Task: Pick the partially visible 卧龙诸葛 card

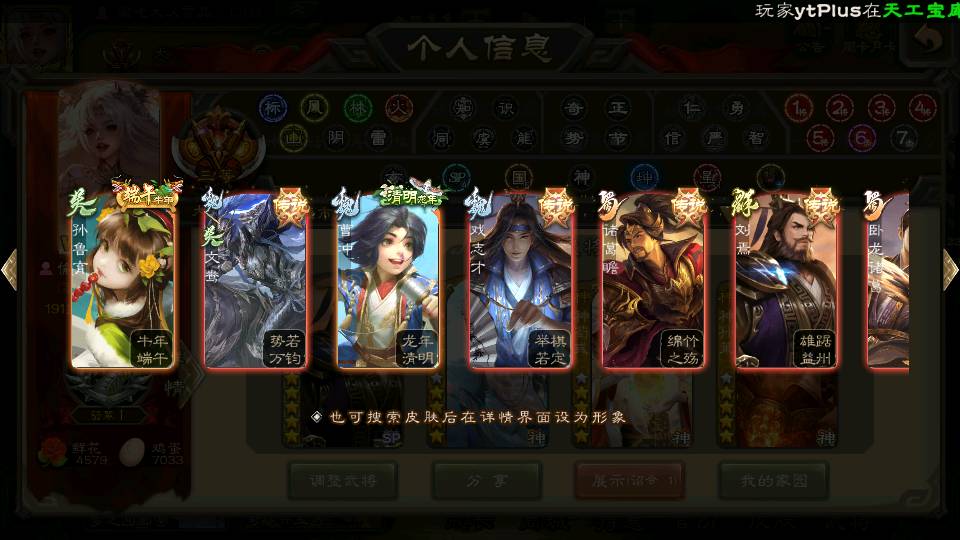Action: point(889,282)
